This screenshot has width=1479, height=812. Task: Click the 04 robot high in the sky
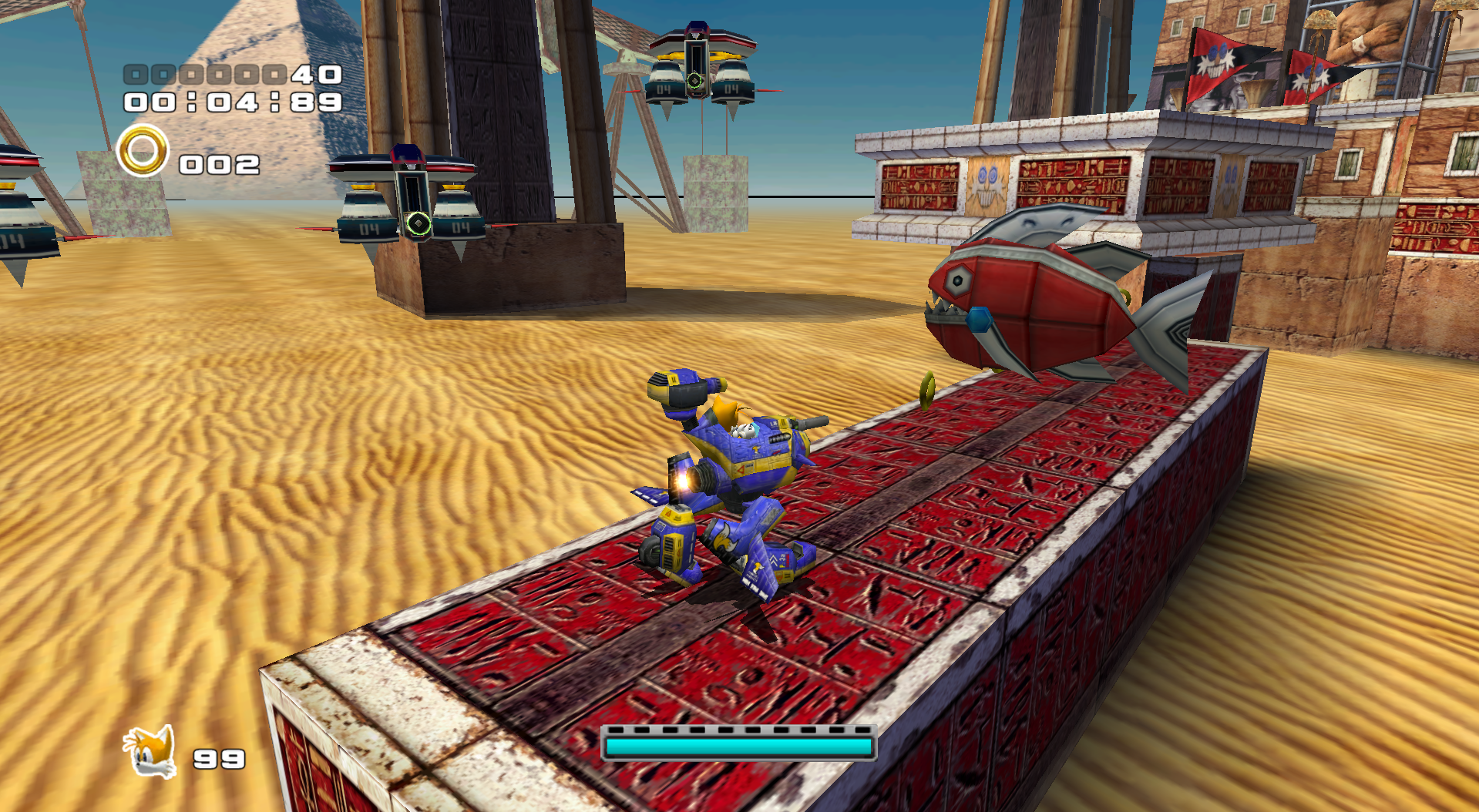click(701, 62)
